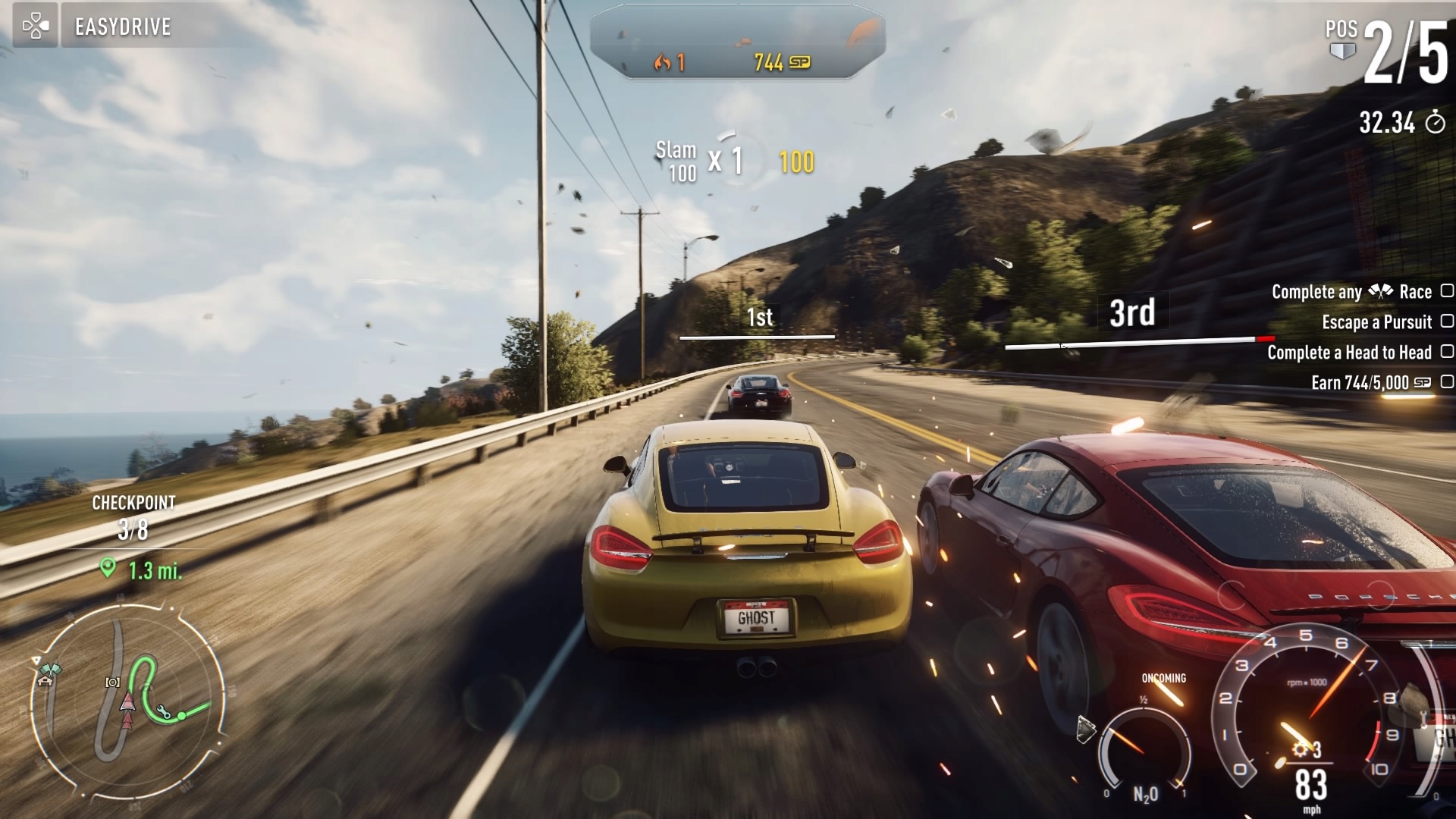This screenshot has width=1456, height=819.
Task: Select the speed camera marker on minimap
Action: (x=112, y=682)
